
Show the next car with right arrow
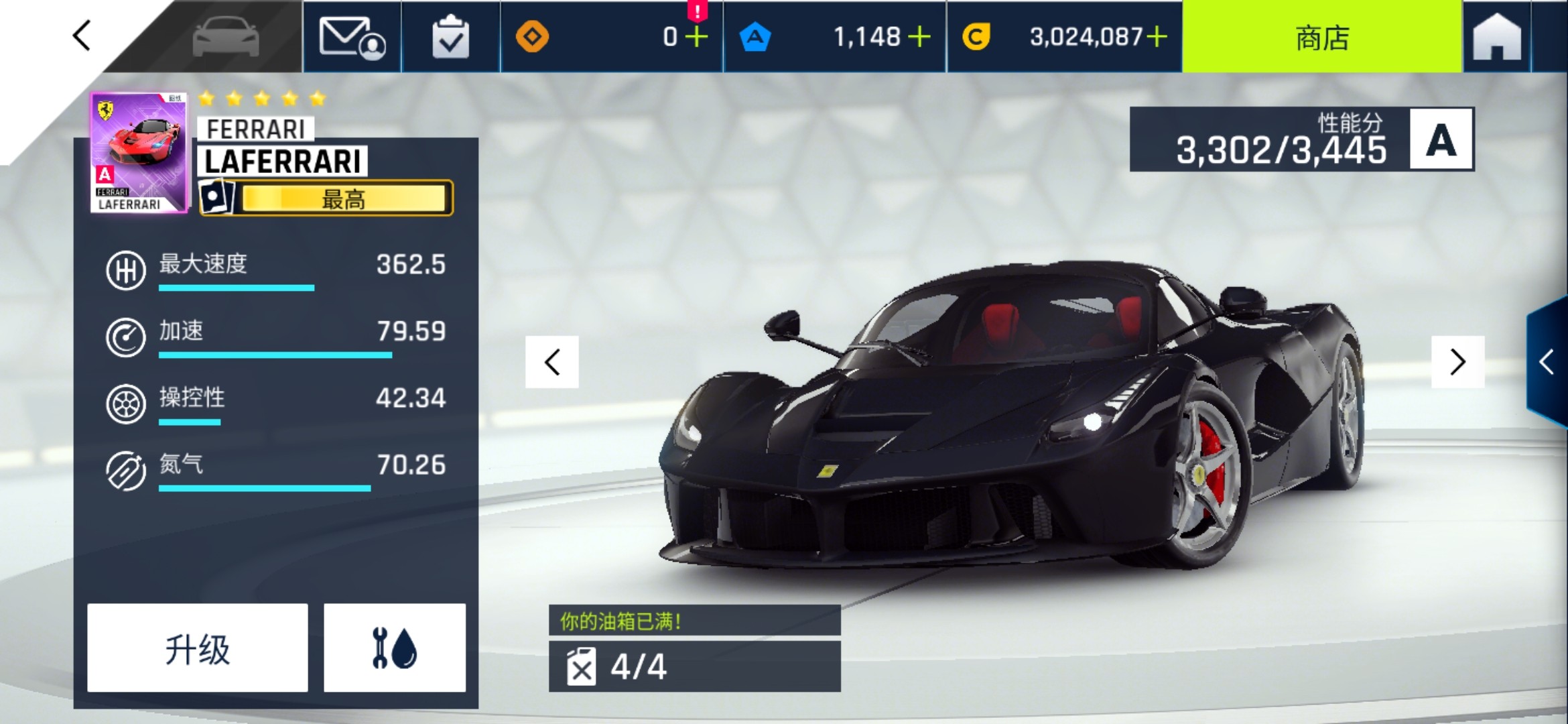tap(1457, 362)
